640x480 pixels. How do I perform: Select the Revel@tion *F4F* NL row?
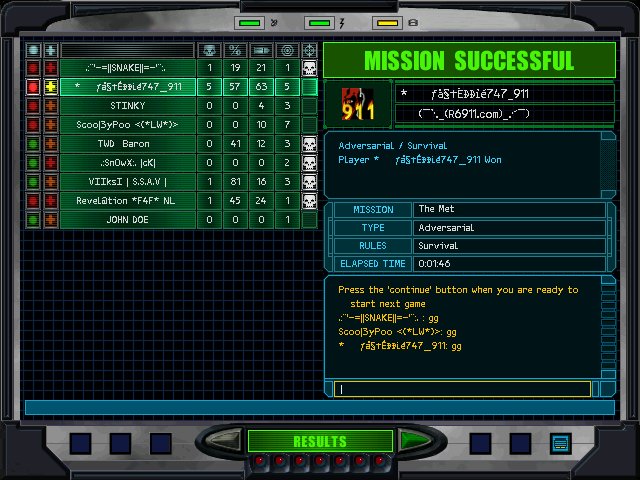127,201
